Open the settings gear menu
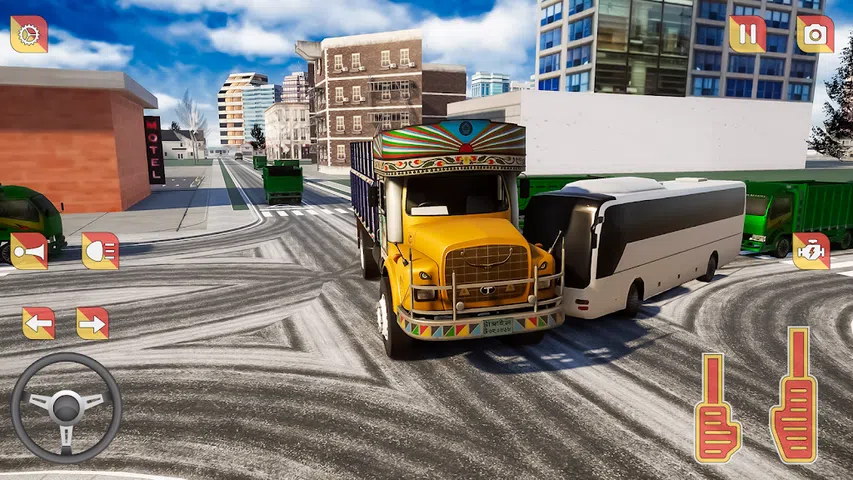This screenshot has width=853, height=480. tap(29, 34)
